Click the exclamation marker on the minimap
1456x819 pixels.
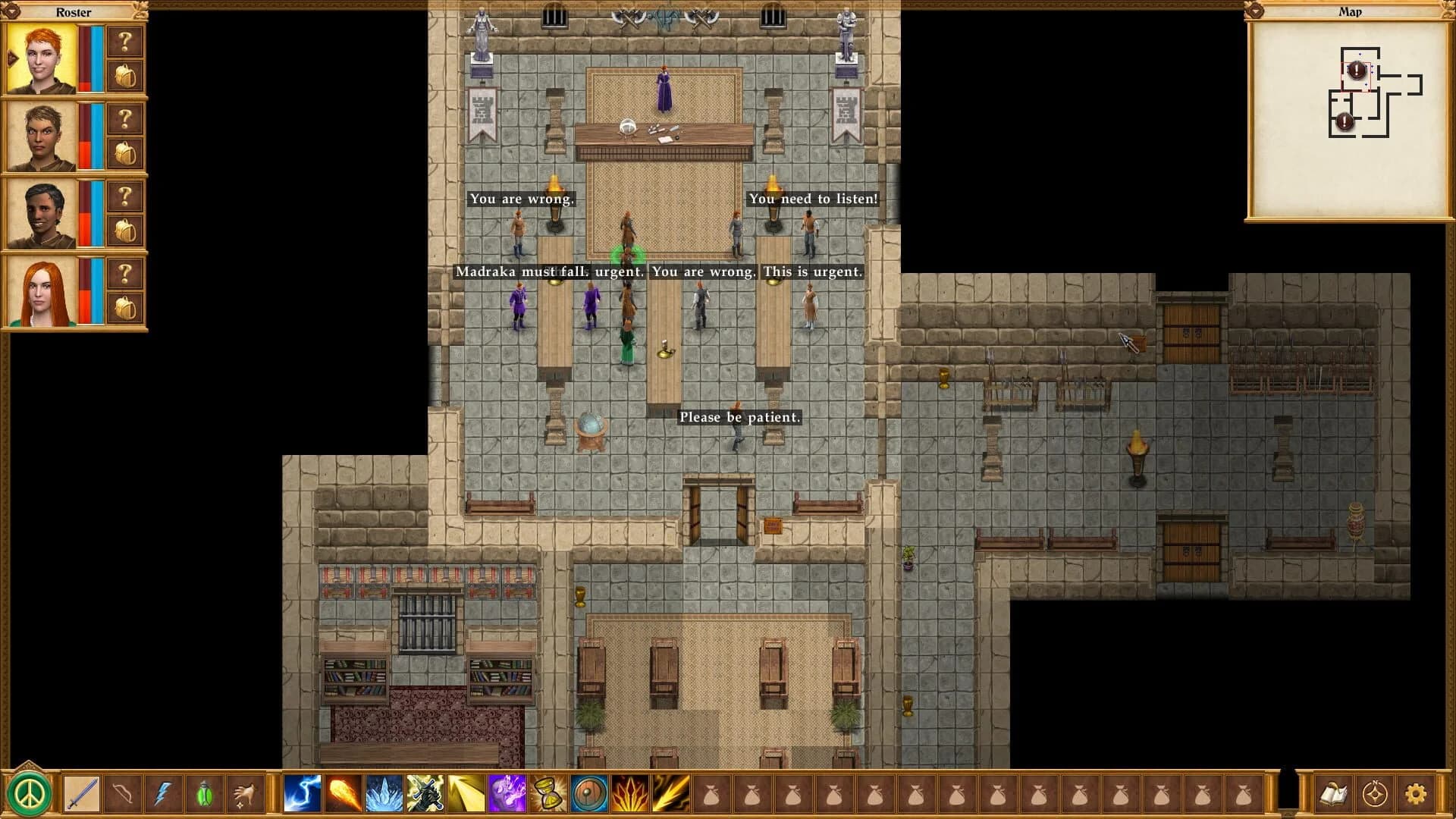coord(1357,71)
